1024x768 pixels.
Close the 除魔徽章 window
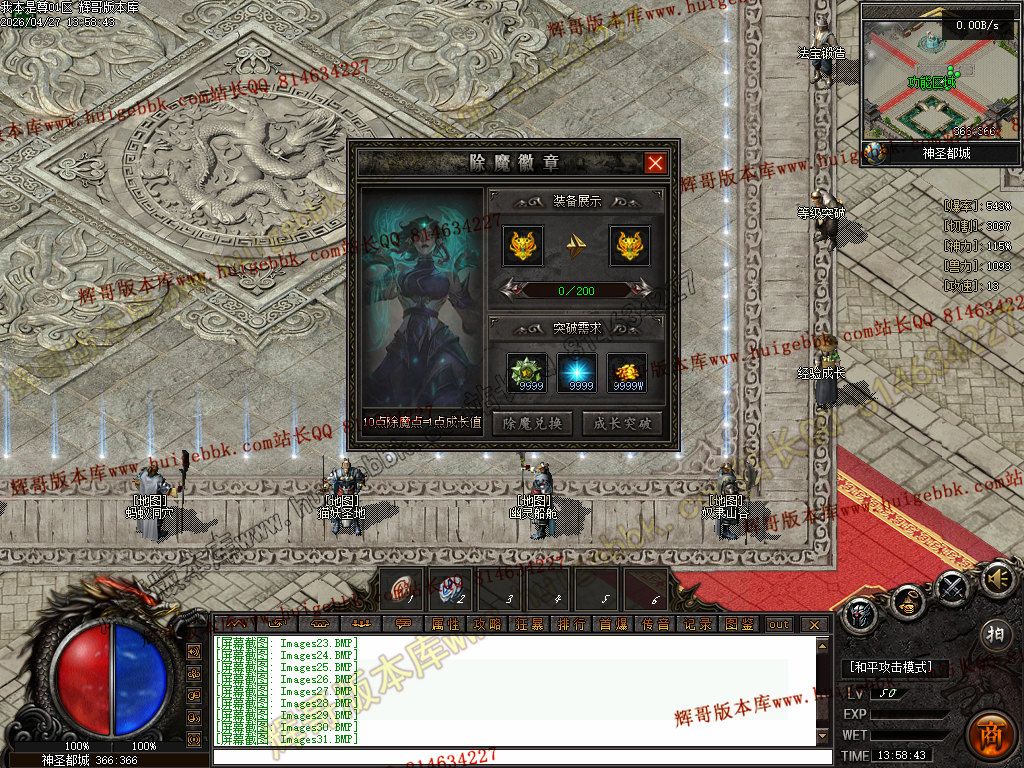tap(655, 163)
